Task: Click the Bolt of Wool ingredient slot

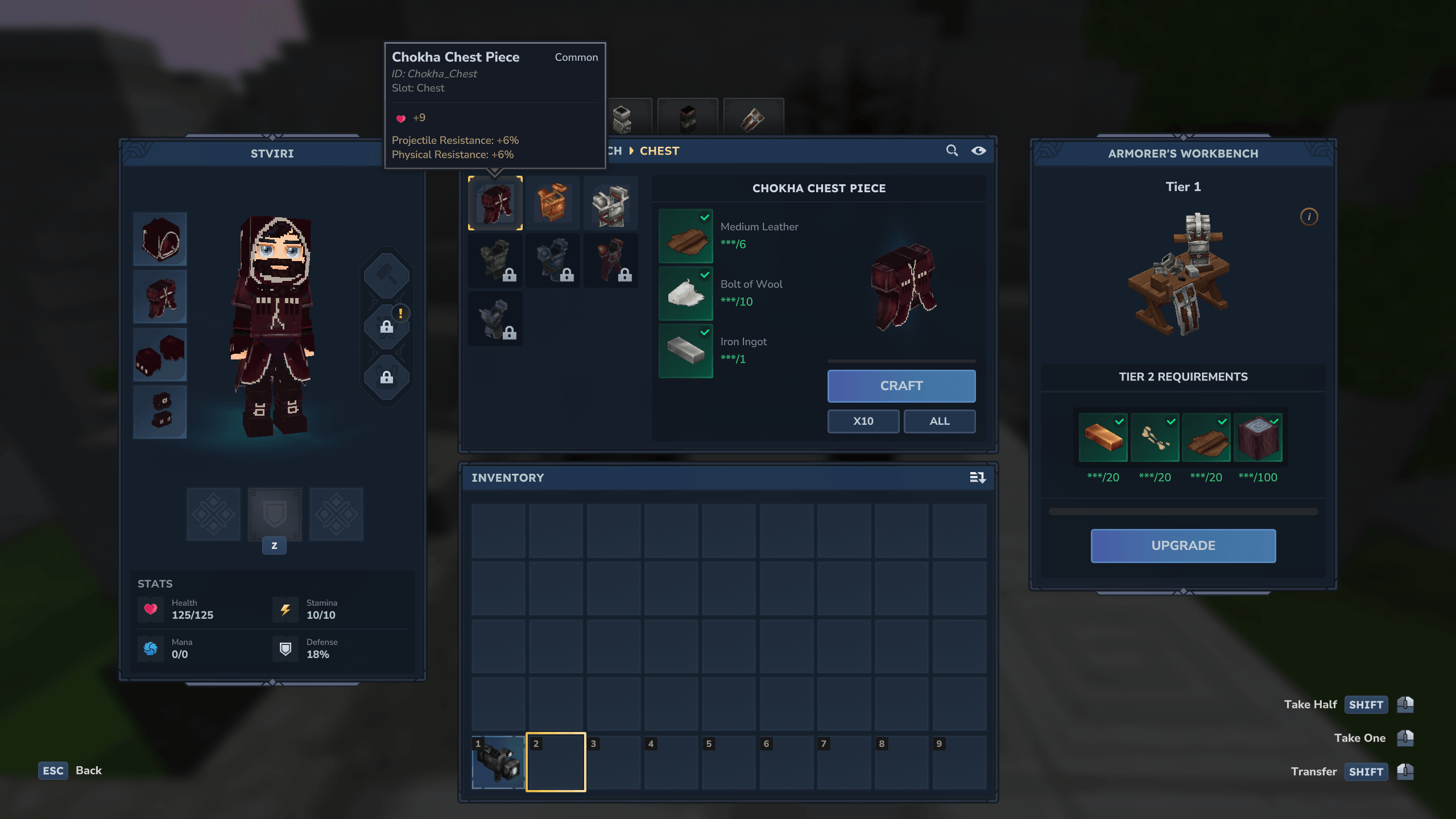Action: (x=685, y=293)
